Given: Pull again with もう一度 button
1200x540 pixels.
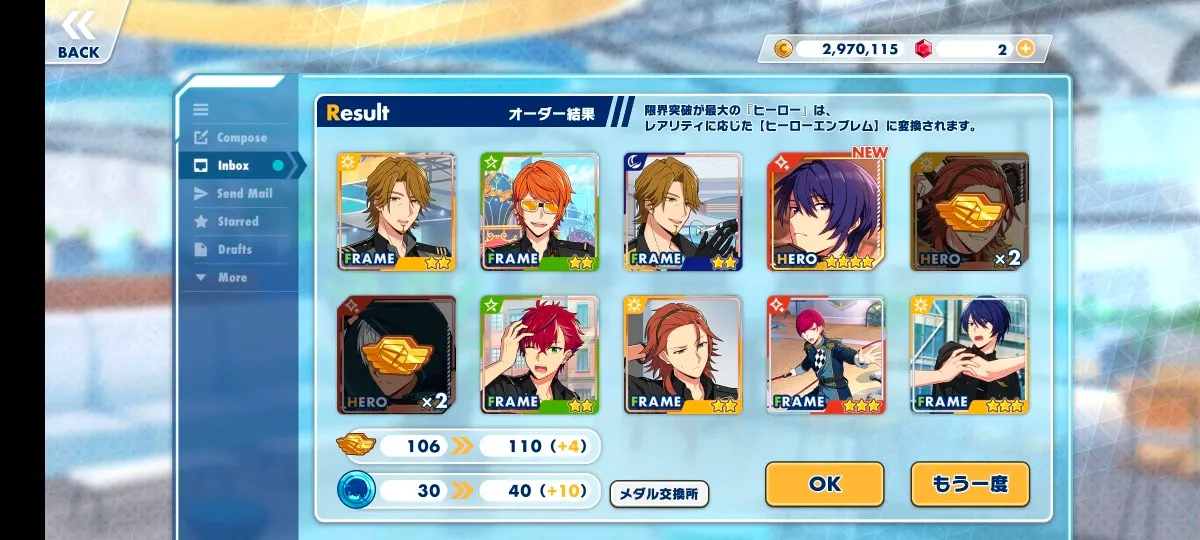Looking at the screenshot, I should 969,484.
